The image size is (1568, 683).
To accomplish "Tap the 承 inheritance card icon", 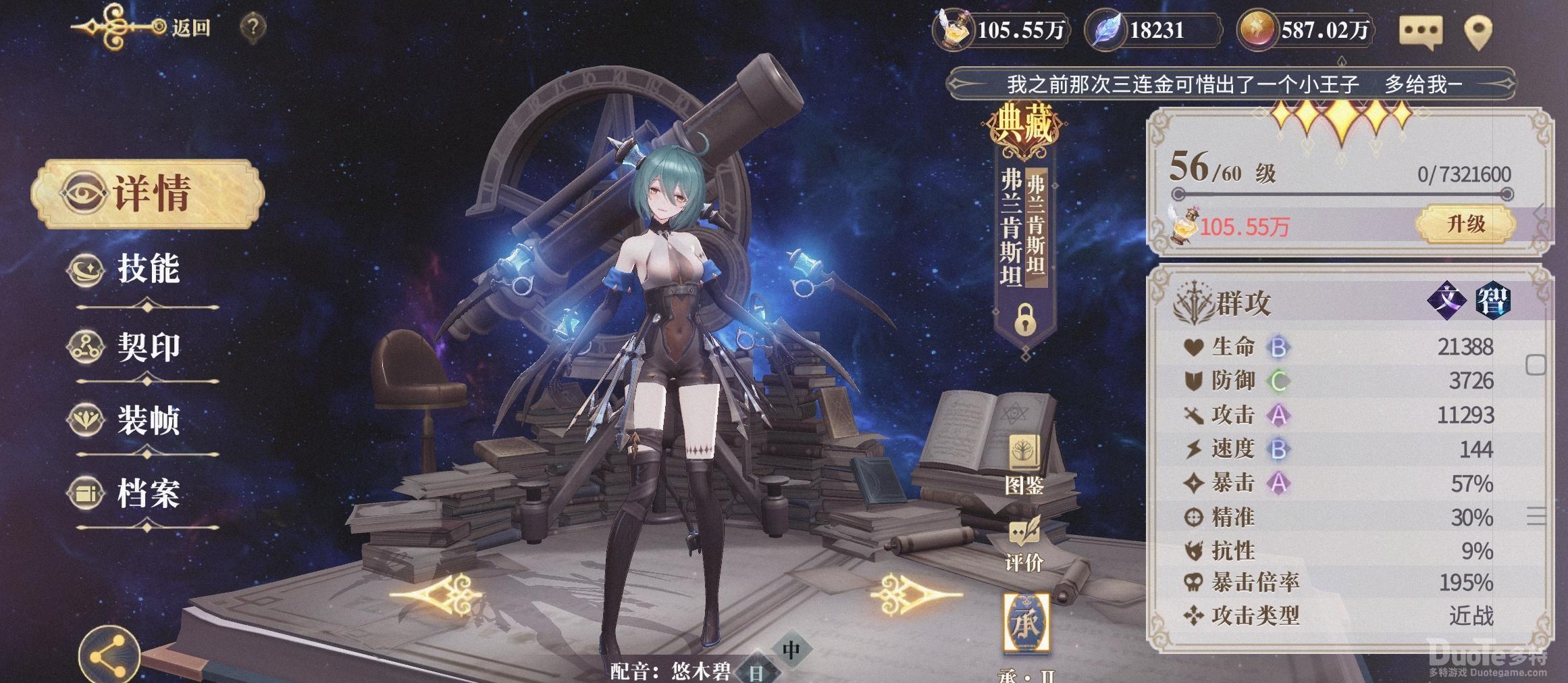I will [x=1026, y=623].
